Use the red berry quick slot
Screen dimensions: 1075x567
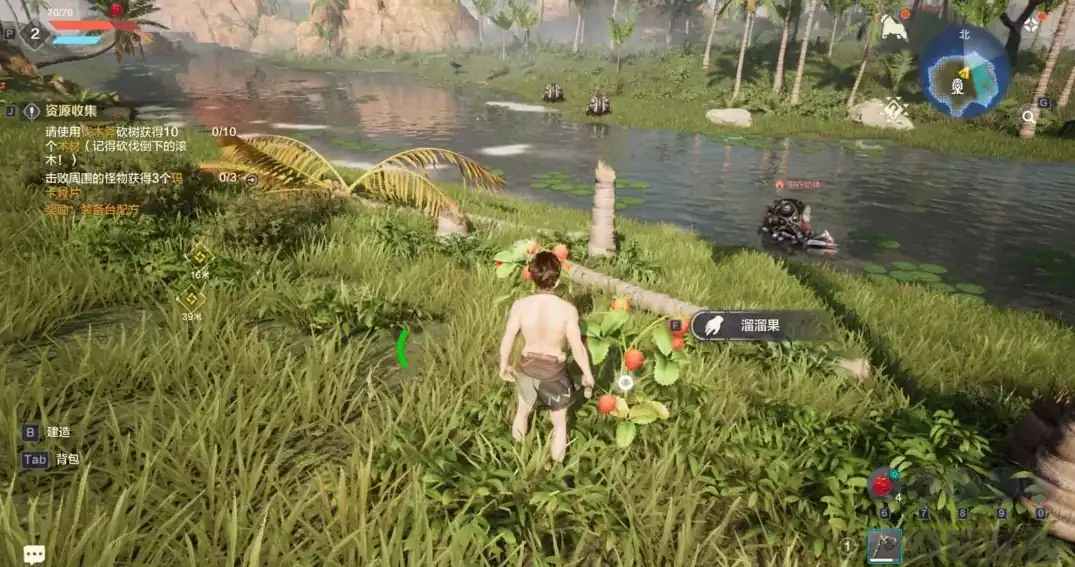point(882,485)
